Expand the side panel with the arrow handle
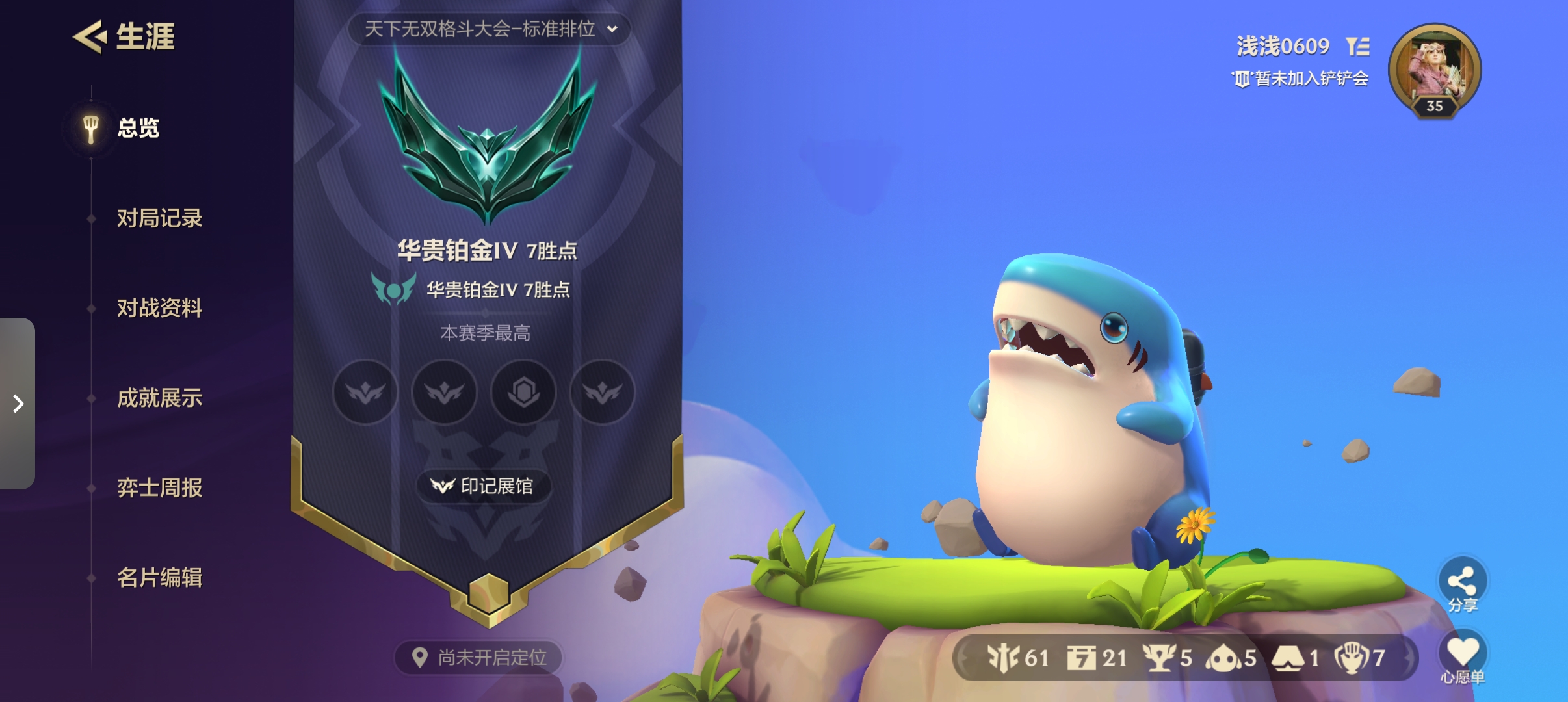Screen dimensions: 1568x702 point(18,404)
